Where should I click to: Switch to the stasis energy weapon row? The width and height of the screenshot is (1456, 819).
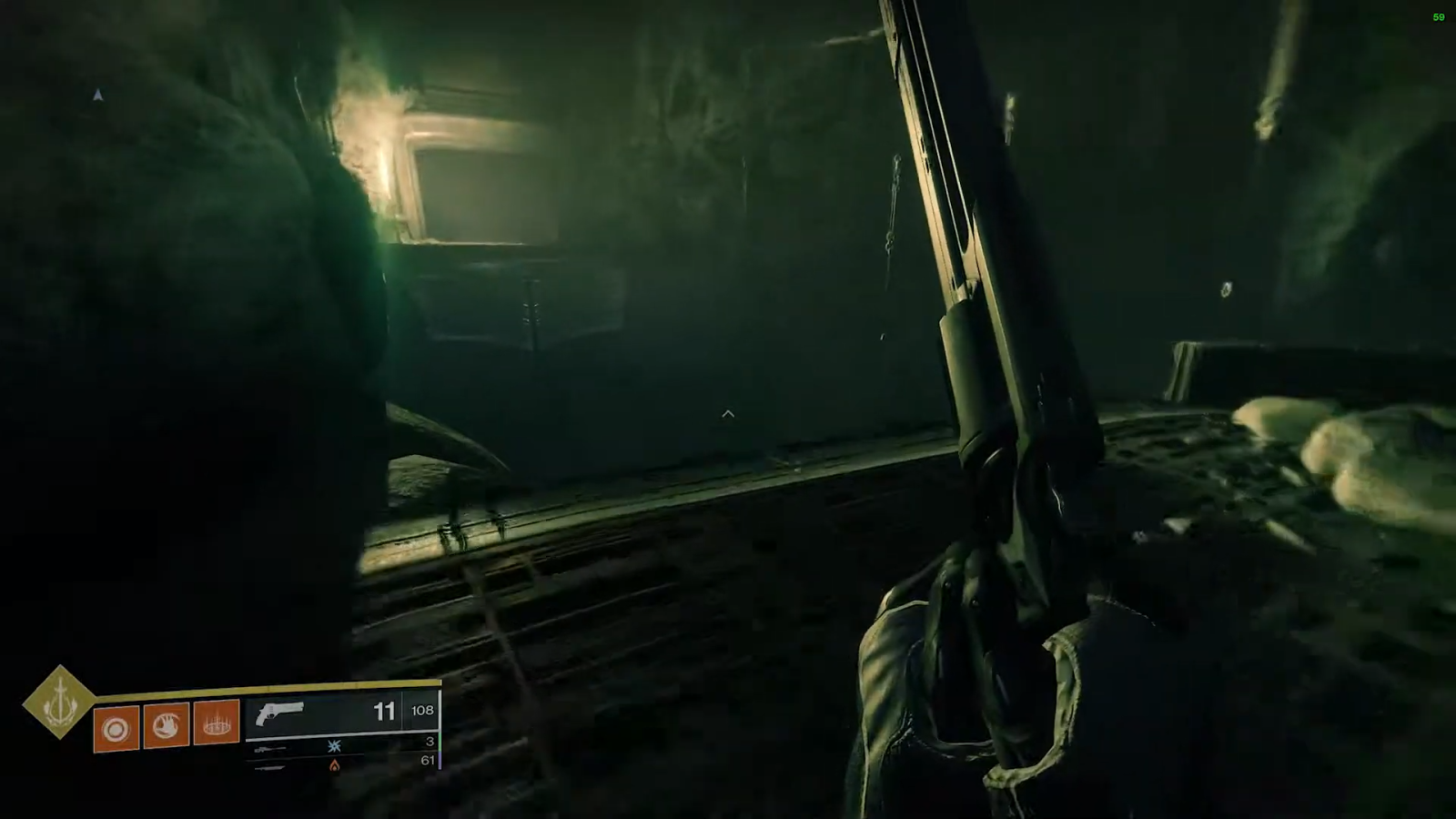(x=341, y=745)
